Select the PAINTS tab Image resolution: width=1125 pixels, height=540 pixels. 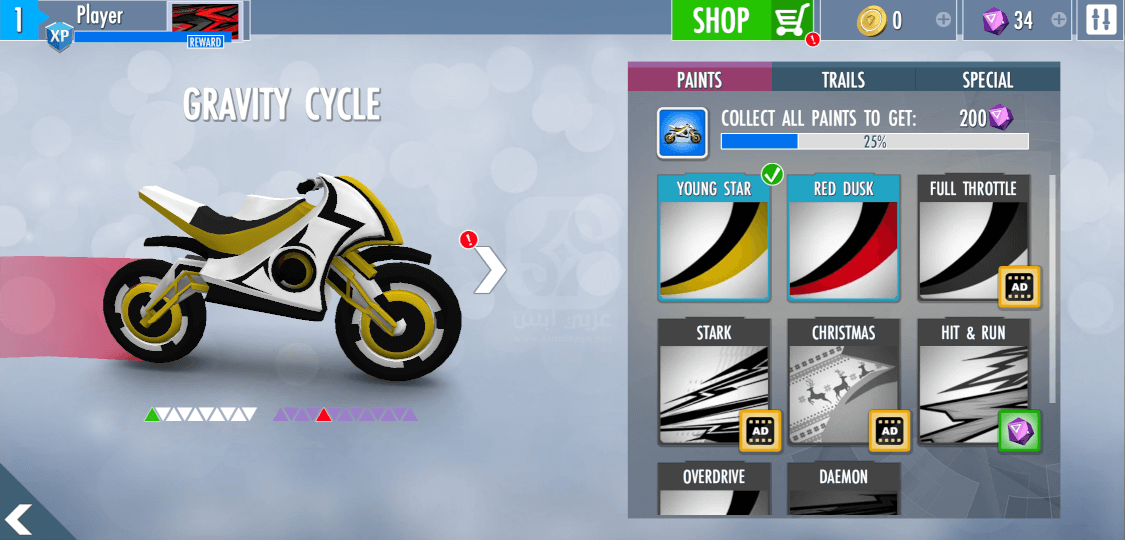[x=699, y=80]
